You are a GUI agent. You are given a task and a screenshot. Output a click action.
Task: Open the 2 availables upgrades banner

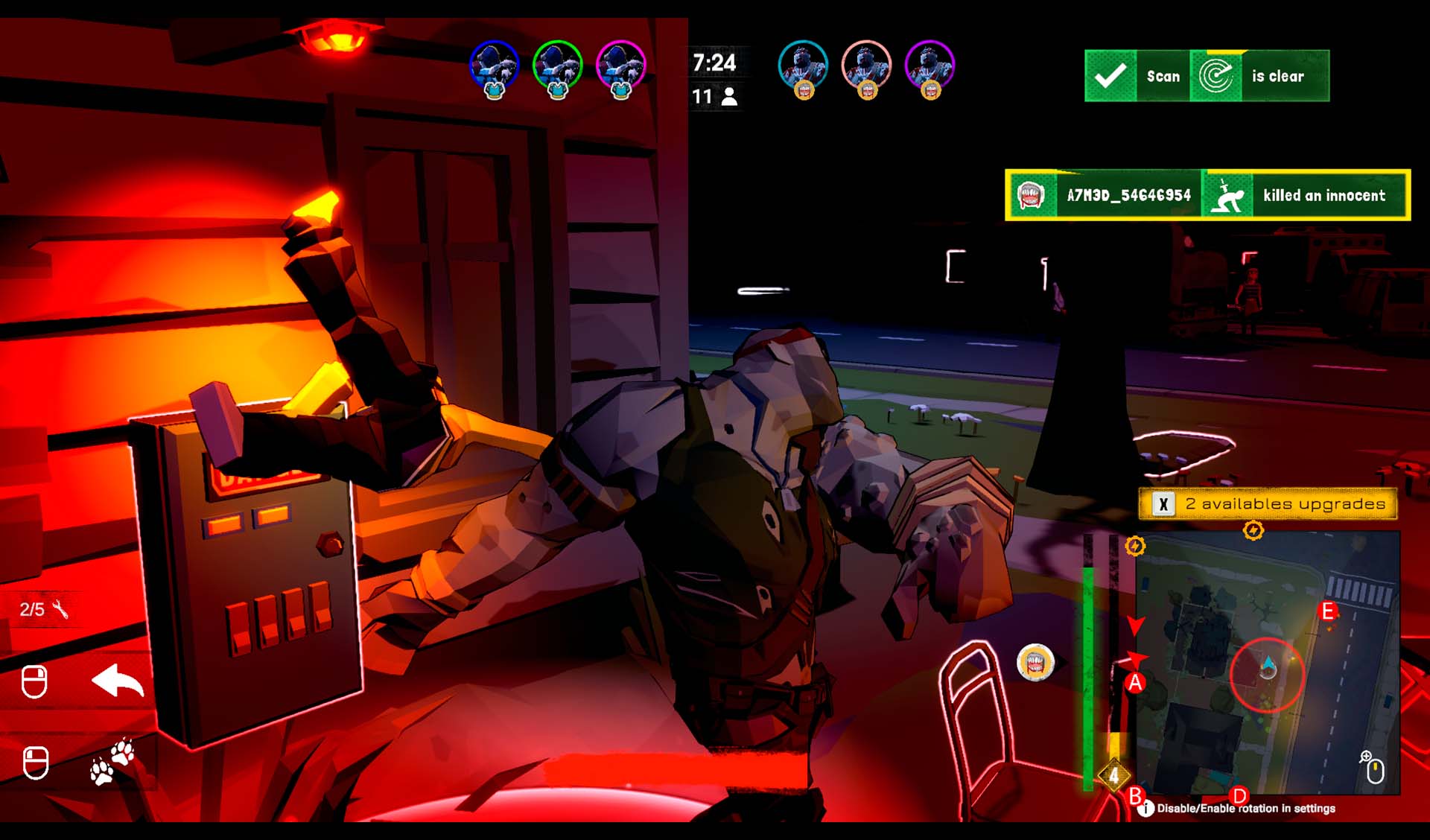point(1268,504)
